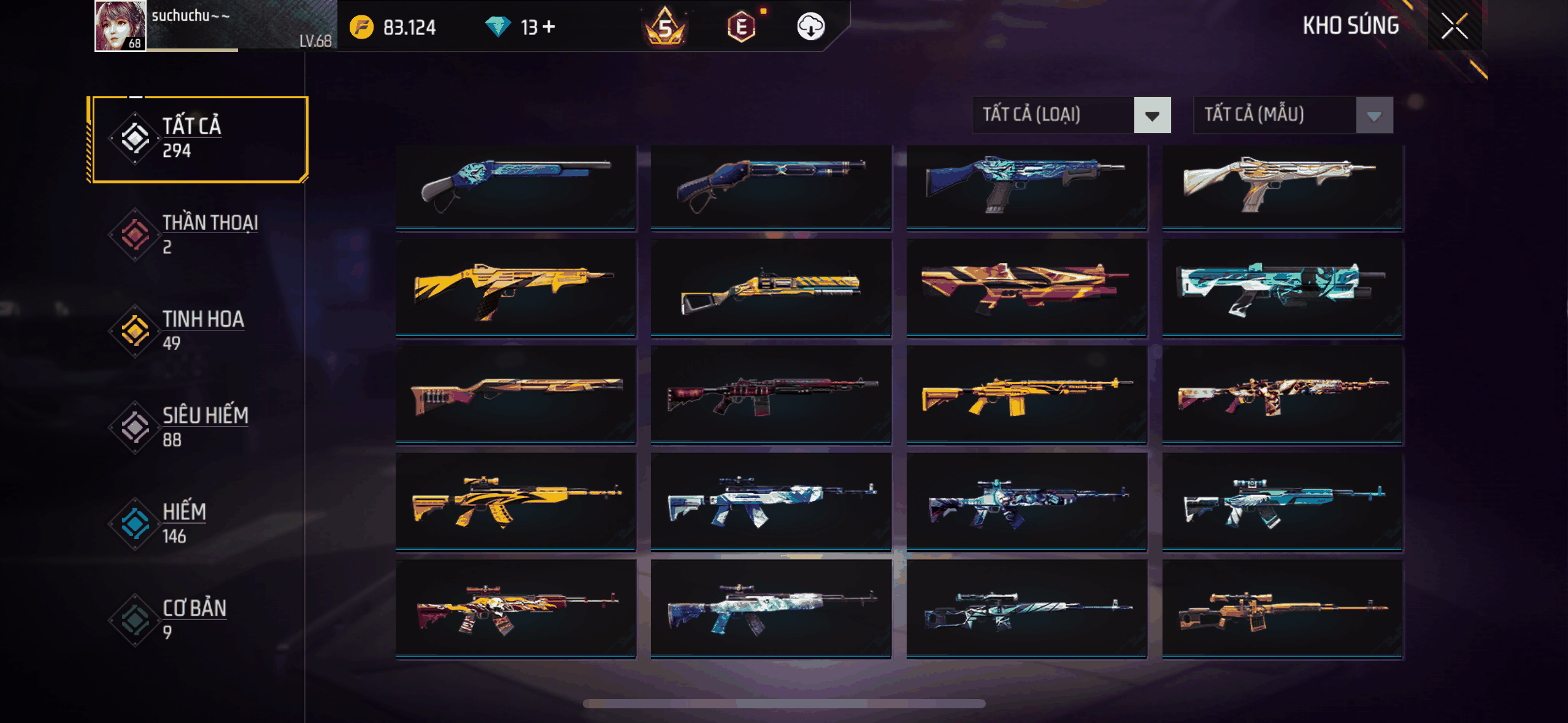Open the suchuchu player profile avatar
This screenshot has width=1568, height=723.
coord(120,26)
